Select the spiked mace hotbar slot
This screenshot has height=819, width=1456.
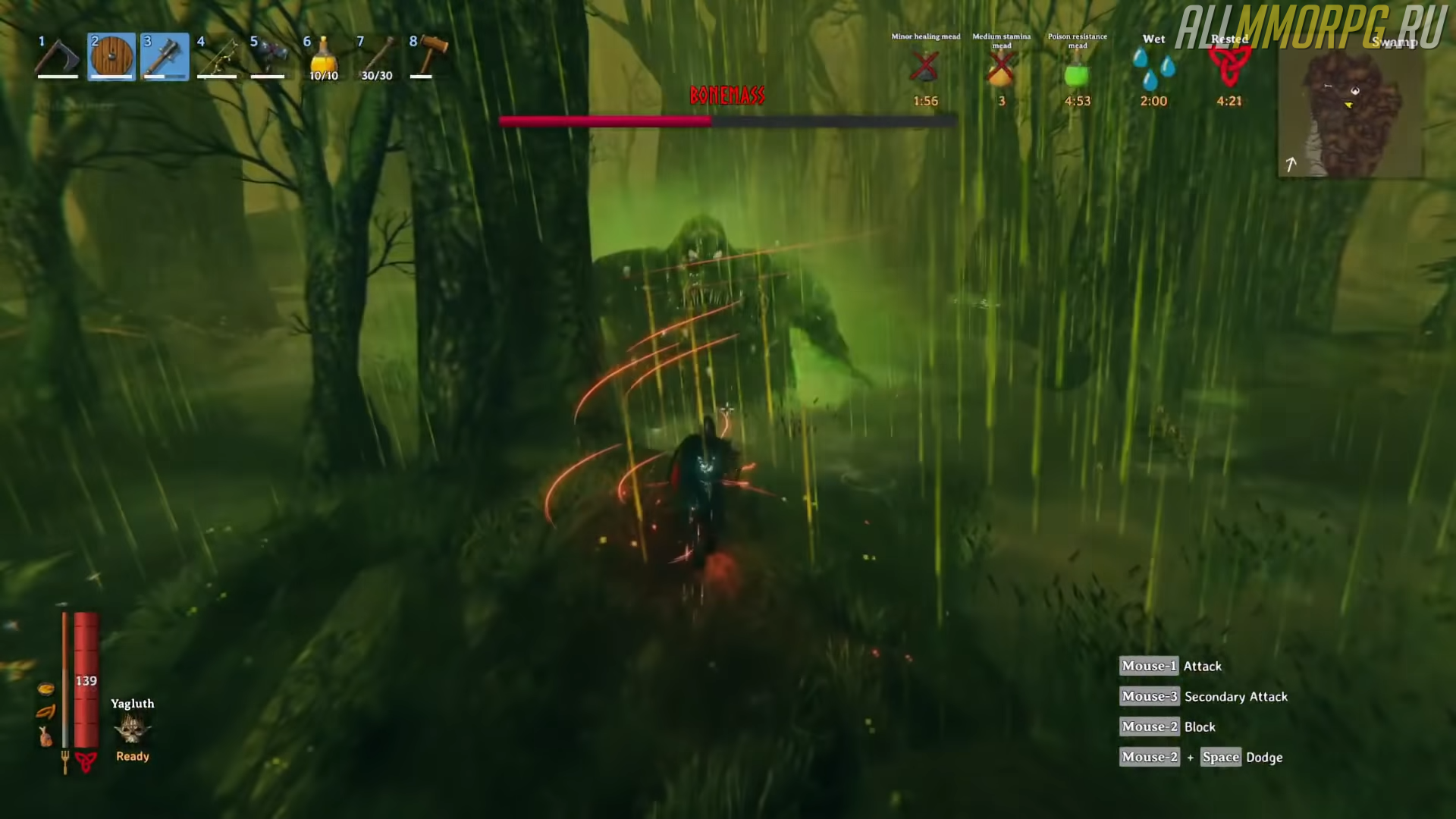[165, 57]
